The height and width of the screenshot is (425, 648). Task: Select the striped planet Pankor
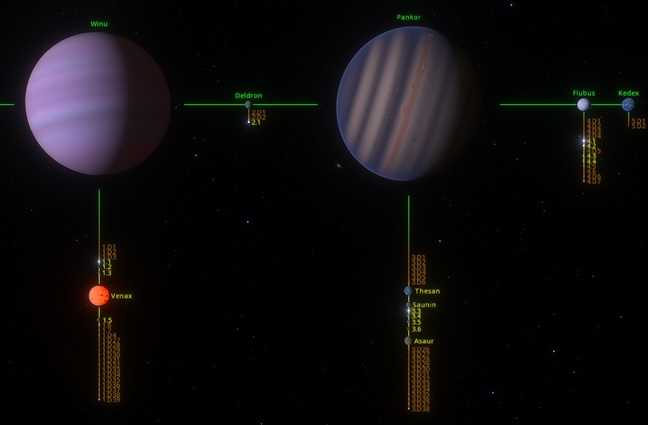pos(408,103)
